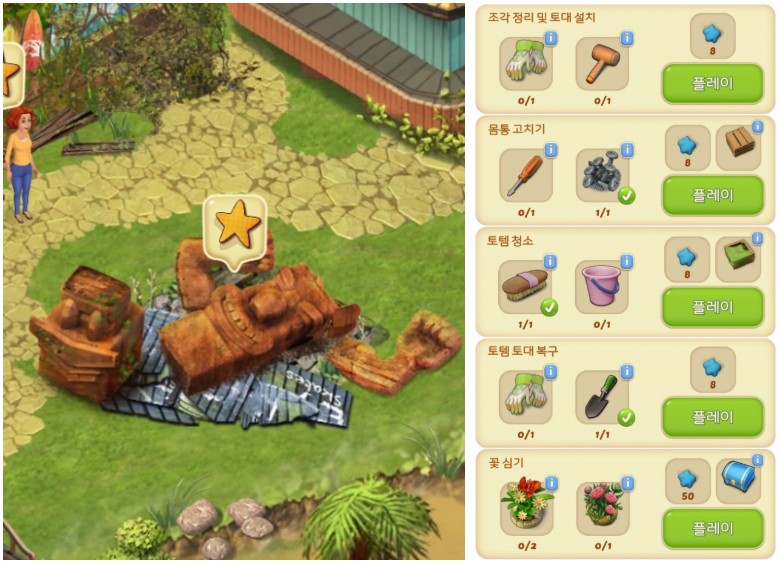This screenshot has width=781, height=563.
Task: View the blue treasure chest reward
Action: click(738, 481)
